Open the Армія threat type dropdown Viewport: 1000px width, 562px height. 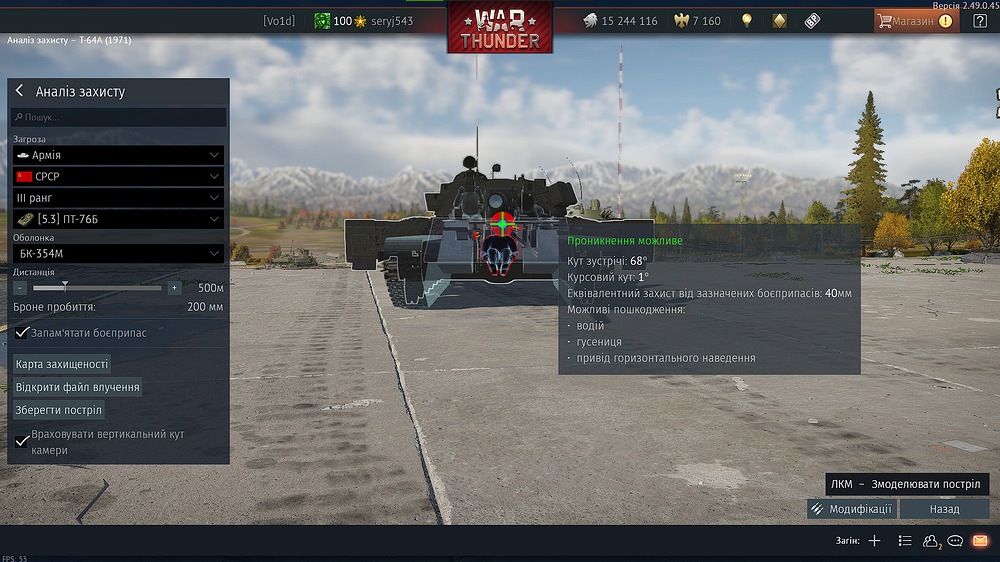coord(118,155)
